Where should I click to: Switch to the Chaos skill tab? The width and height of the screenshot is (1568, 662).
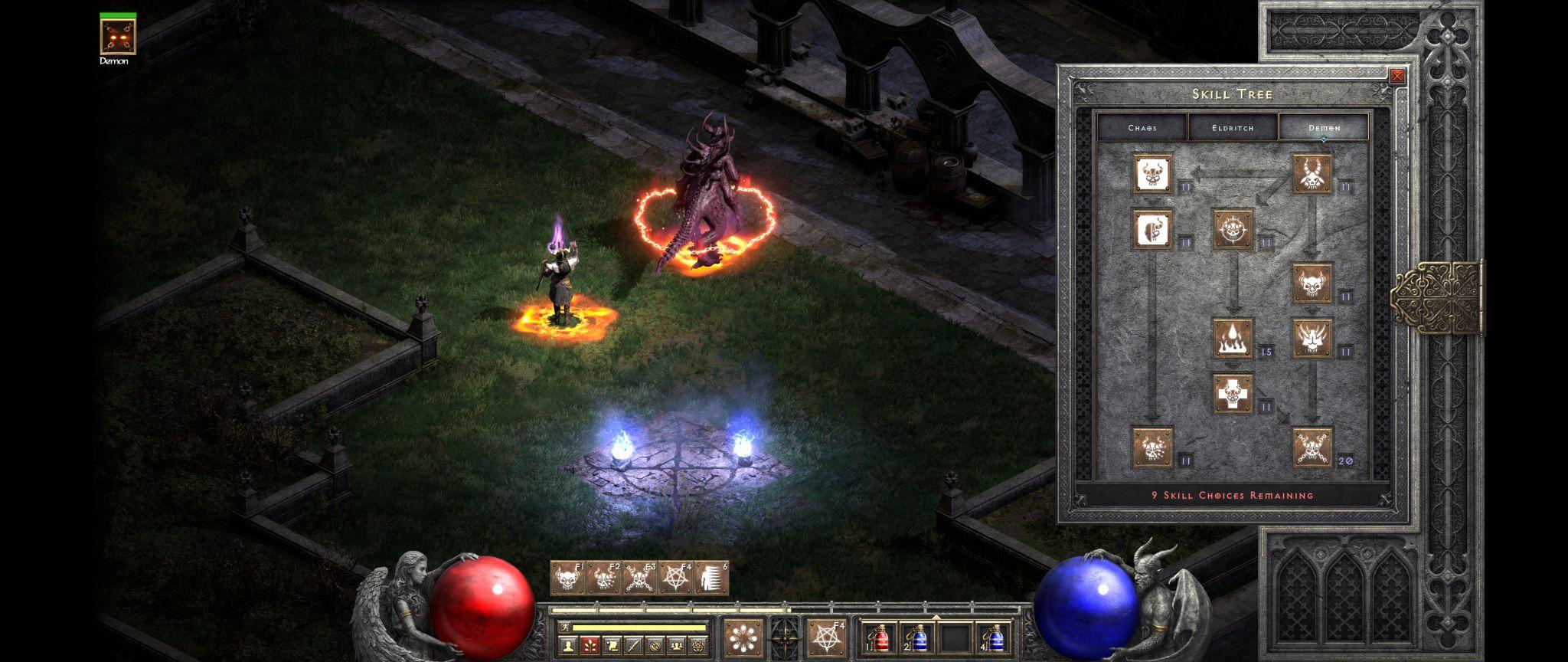click(x=1142, y=127)
